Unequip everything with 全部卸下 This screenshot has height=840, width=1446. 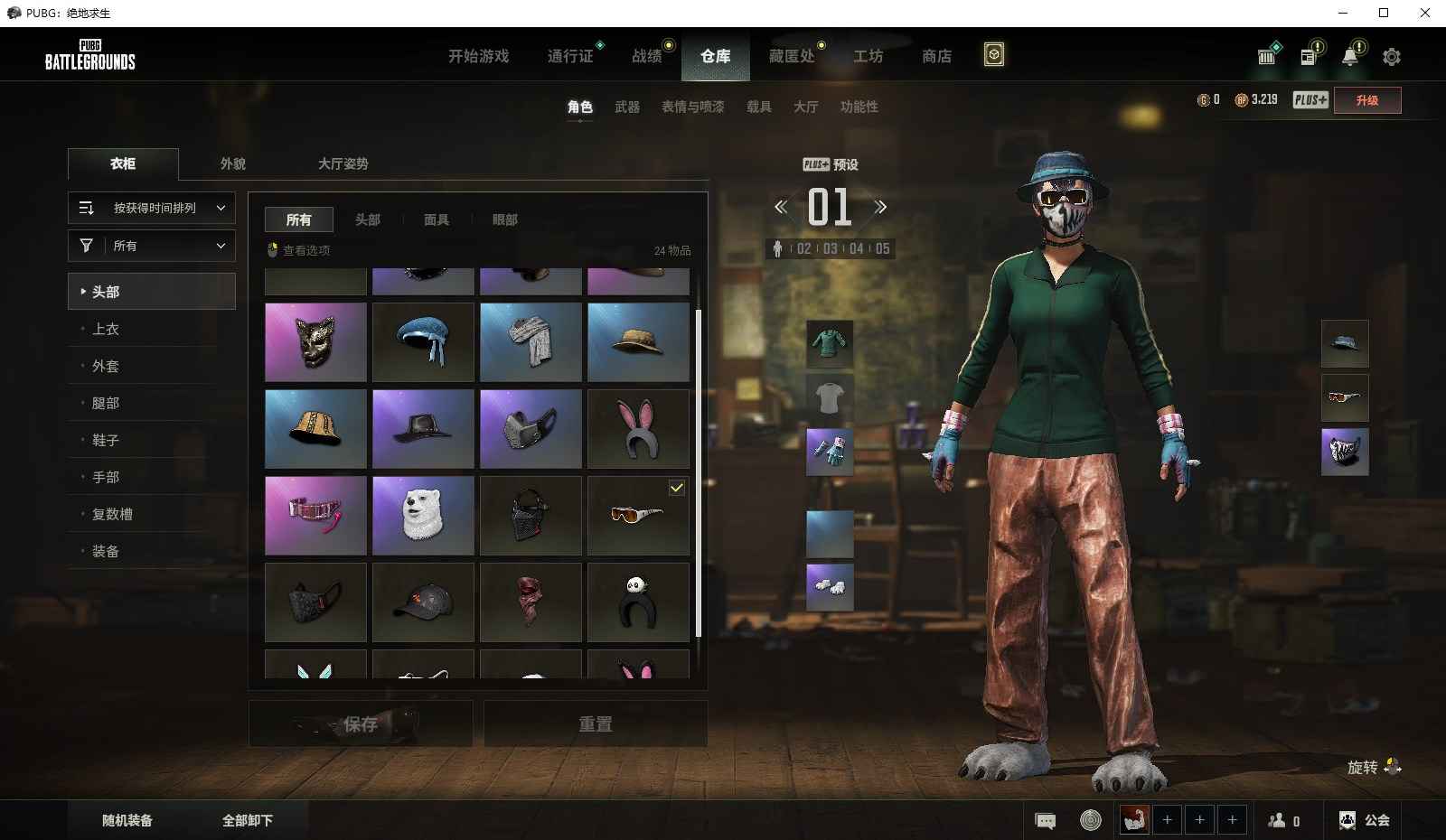(248, 820)
